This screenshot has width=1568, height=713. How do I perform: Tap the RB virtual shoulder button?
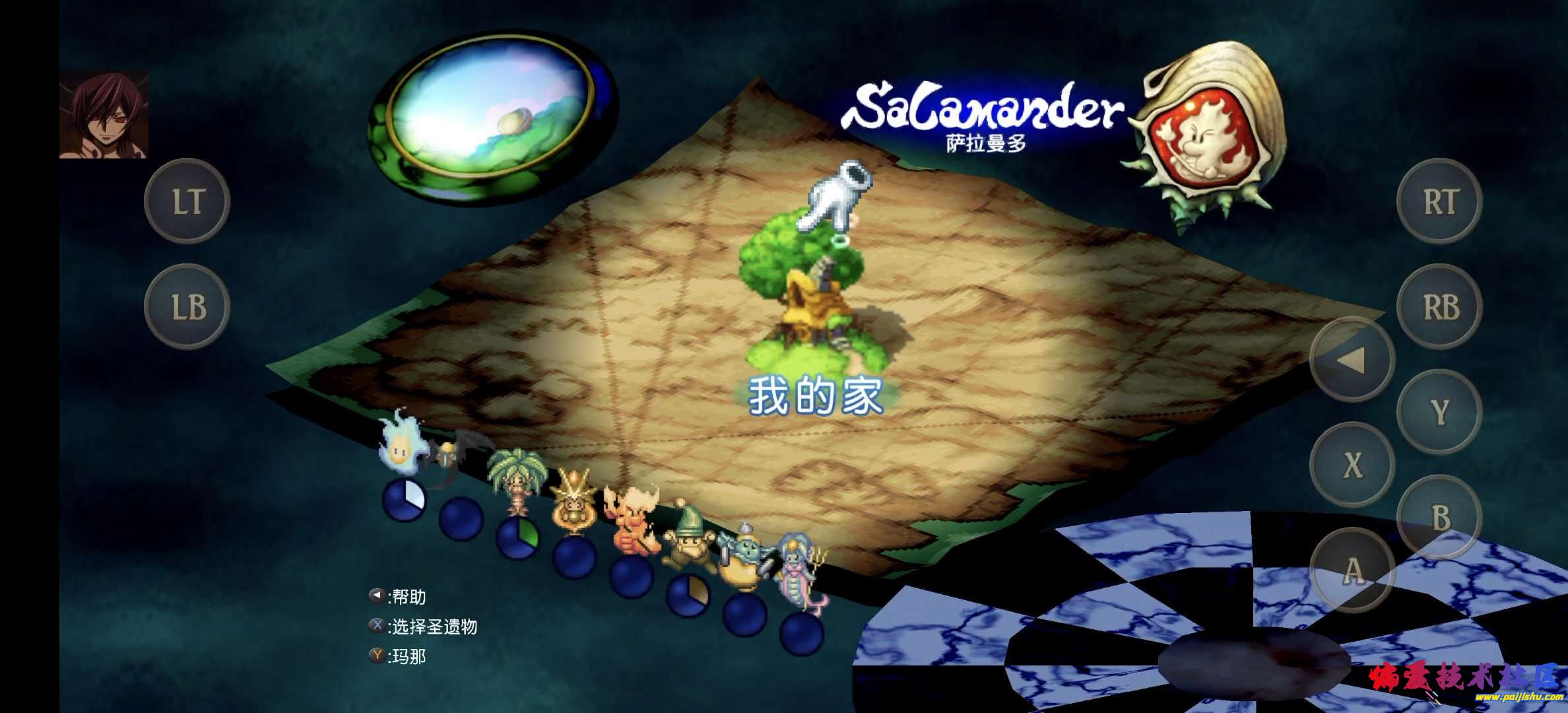(1439, 307)
